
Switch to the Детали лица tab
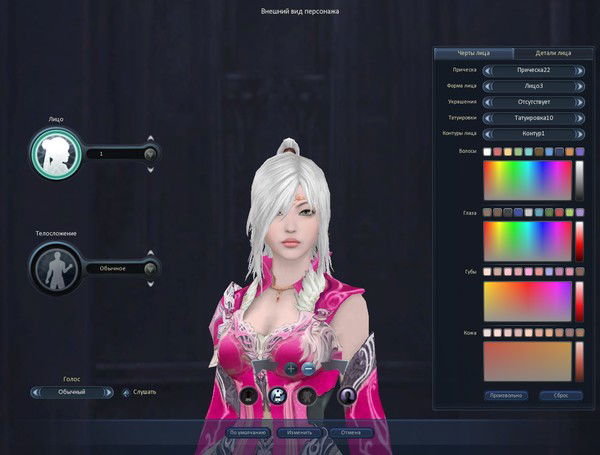click(x=552, y=53)
